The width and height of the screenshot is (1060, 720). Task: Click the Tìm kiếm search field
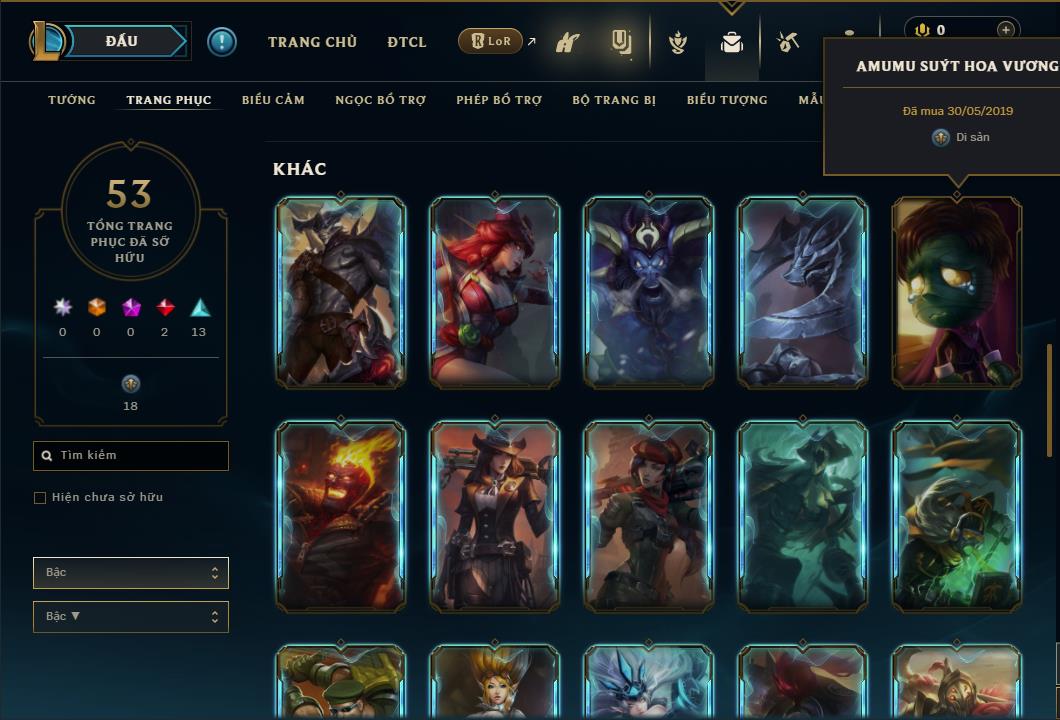coord(131,456)
